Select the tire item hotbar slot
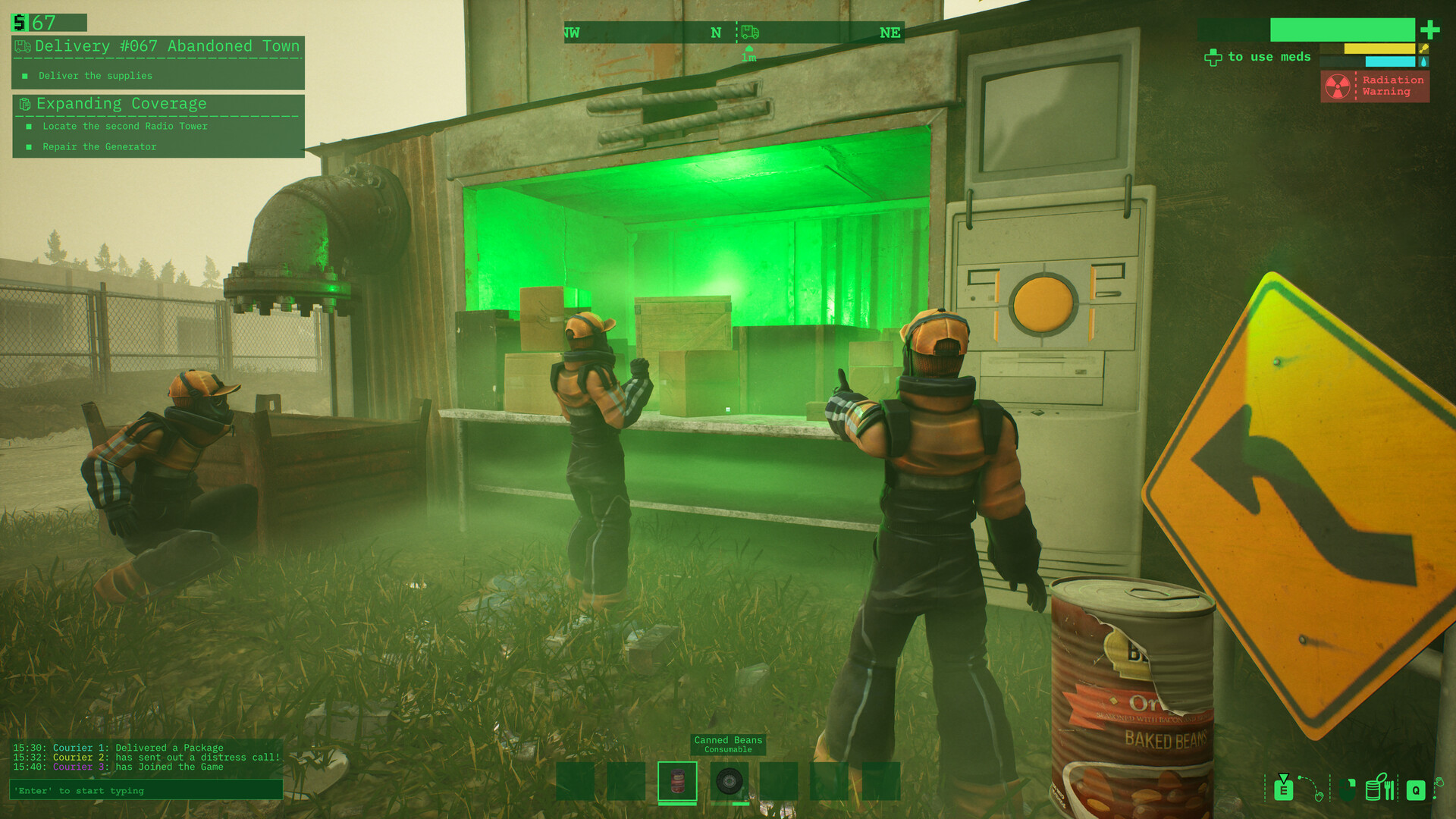 tap(729, 781)
